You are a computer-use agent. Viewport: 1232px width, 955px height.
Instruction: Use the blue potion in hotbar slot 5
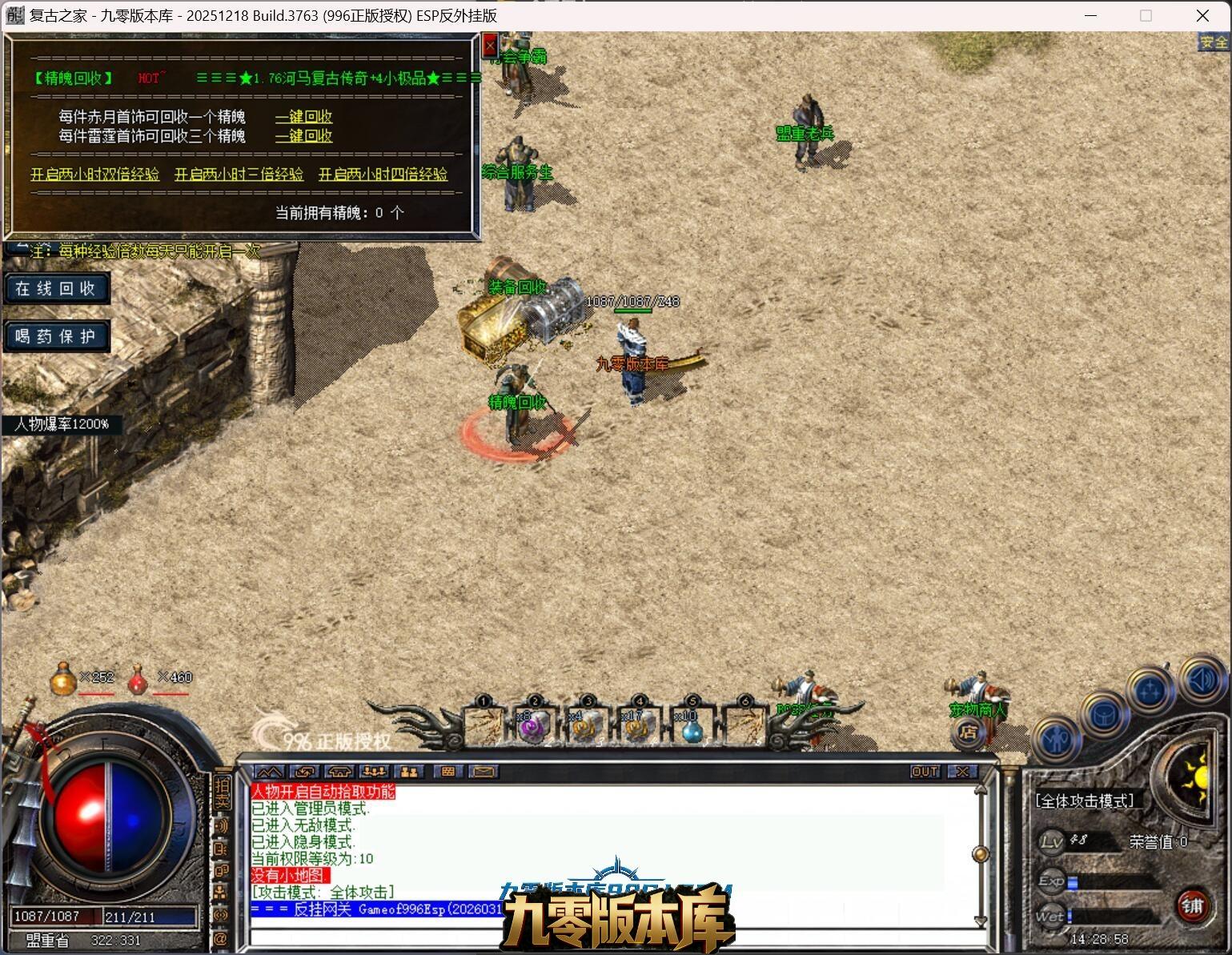coord(692,727)
